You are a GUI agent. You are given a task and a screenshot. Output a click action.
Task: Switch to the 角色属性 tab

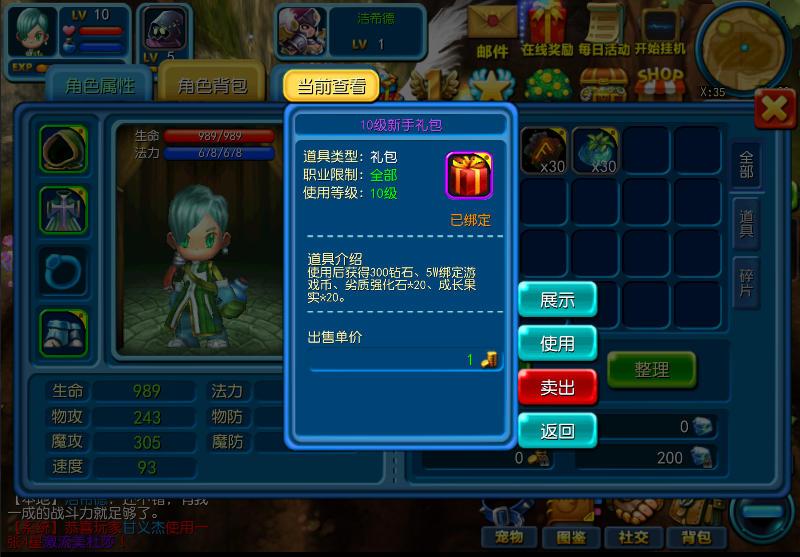click(99, 86)
